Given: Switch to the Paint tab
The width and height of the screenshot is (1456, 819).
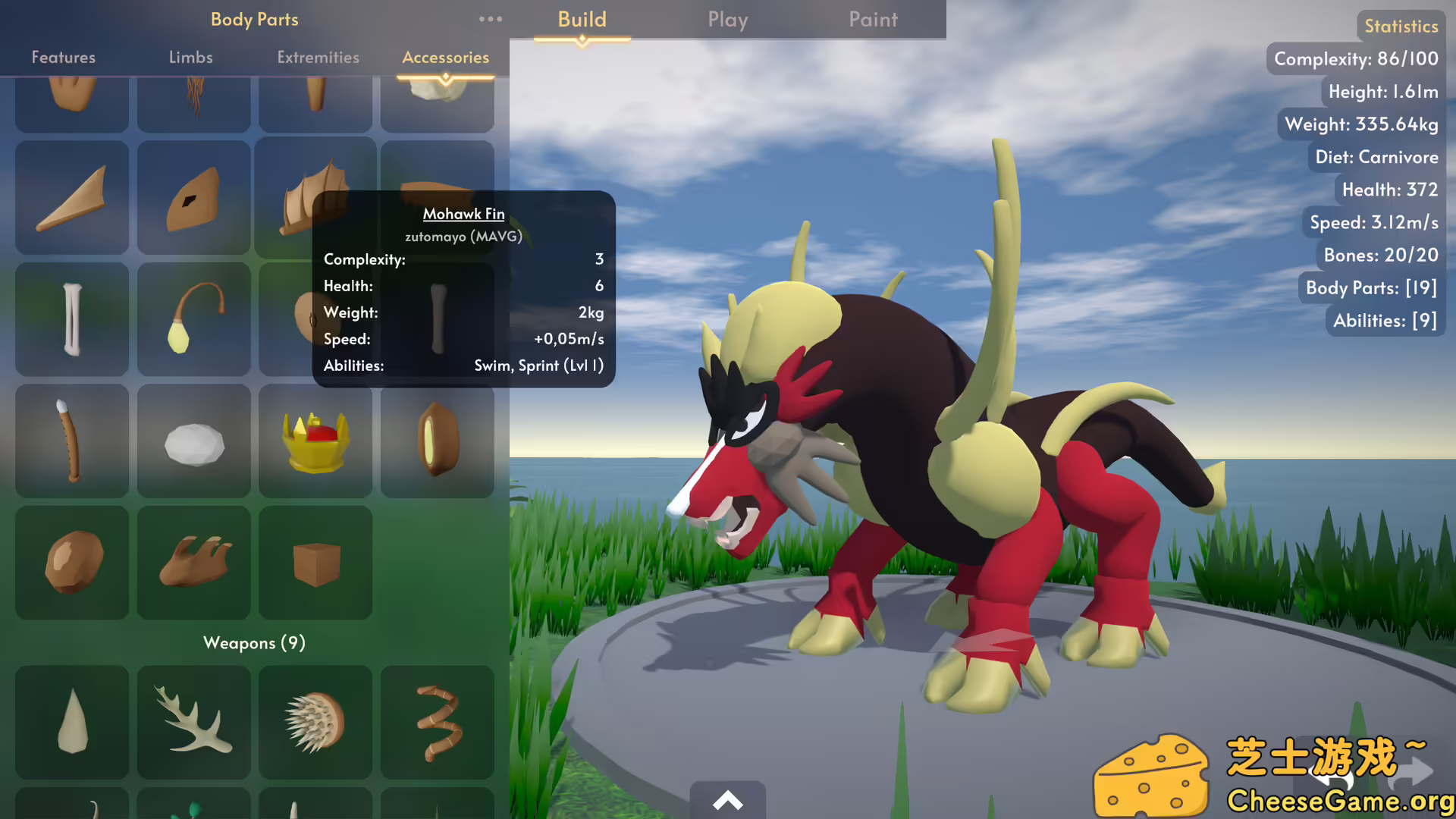Looking at the screenshot, I should 873,20.
